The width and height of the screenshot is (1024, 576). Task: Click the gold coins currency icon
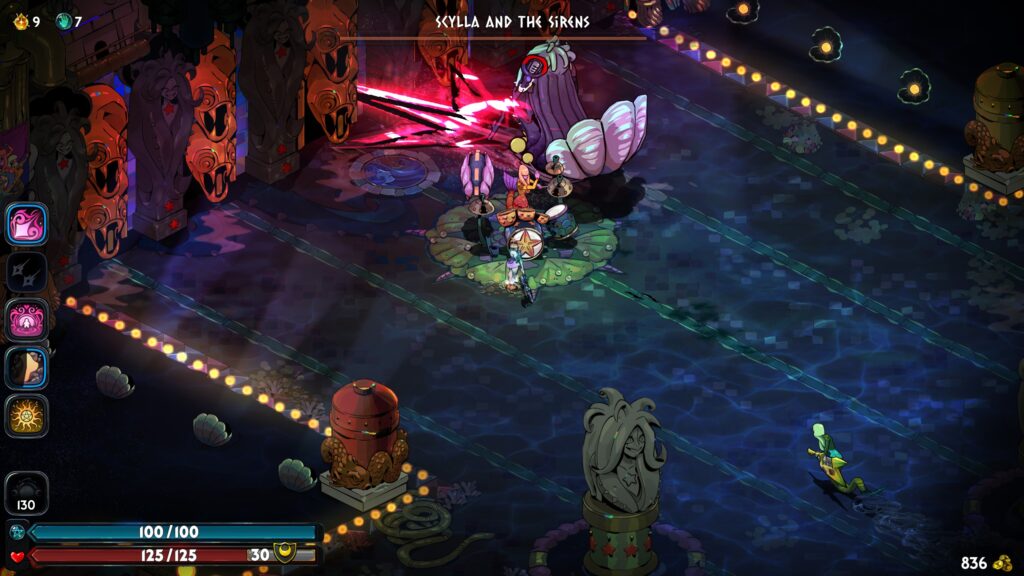tap(1002, 563)
